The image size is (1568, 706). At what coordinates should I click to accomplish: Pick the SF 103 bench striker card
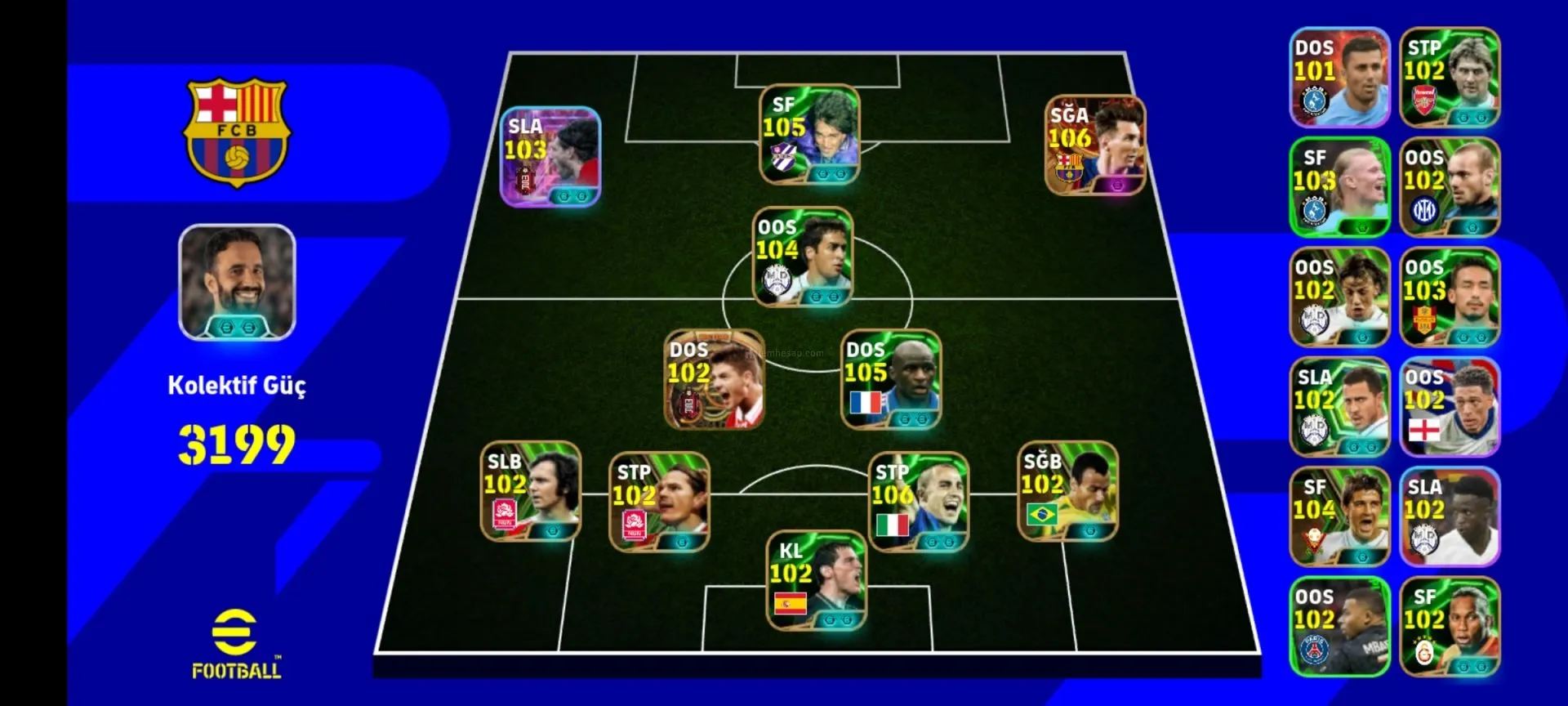point(1339,187)
